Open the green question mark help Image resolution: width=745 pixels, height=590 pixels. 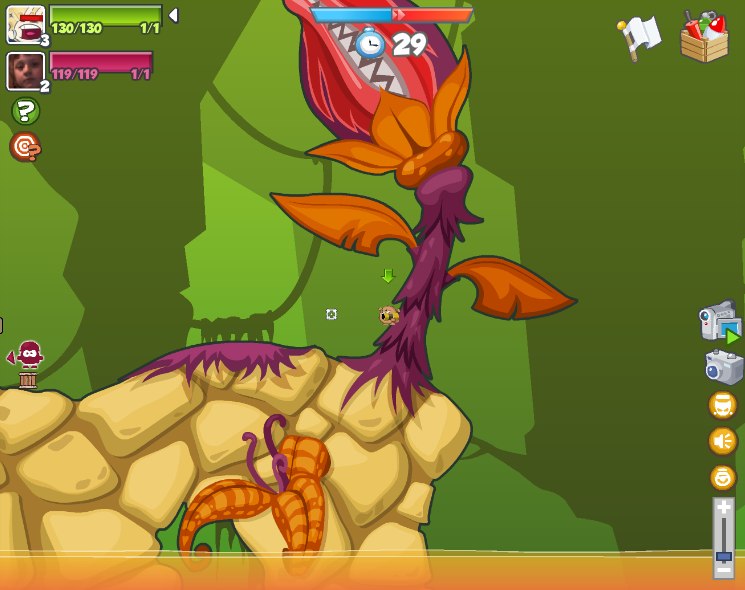pyautogui.click(x=25, y=111)
